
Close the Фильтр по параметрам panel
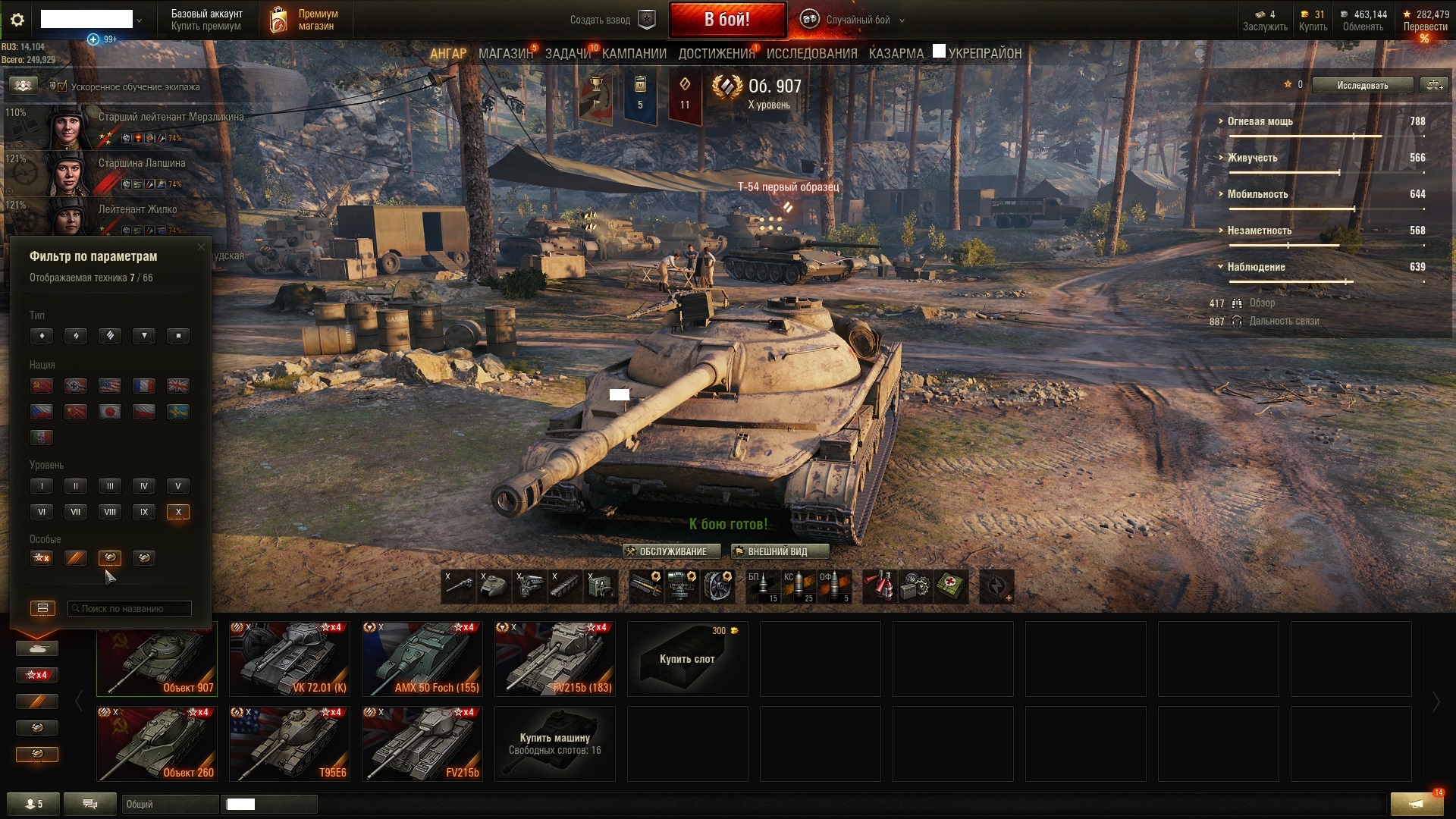tap(201, 247)
